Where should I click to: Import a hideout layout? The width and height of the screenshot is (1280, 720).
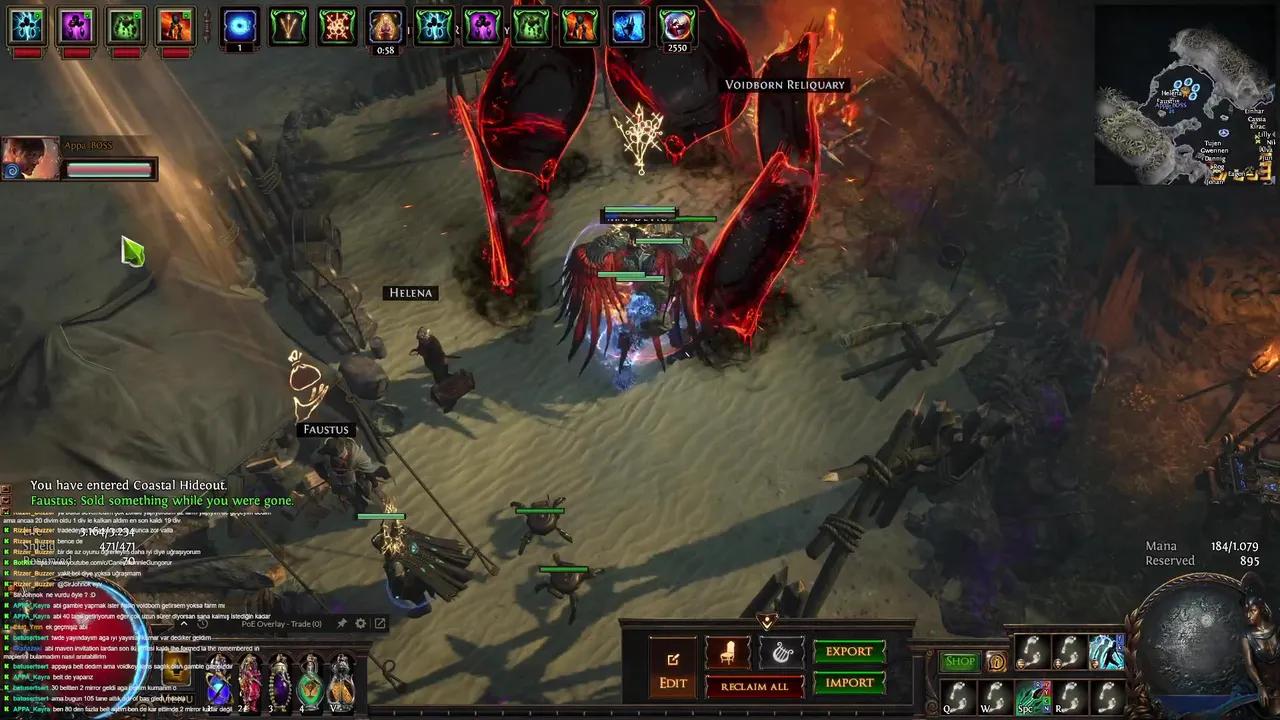[849, 683]
